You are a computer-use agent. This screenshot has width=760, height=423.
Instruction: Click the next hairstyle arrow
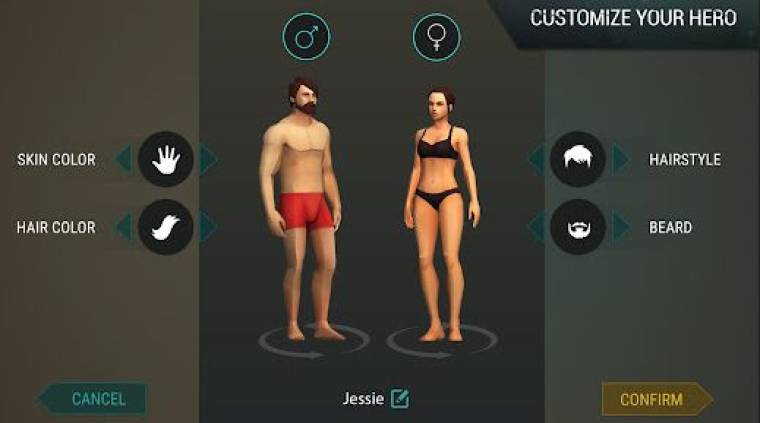[621, 159]
